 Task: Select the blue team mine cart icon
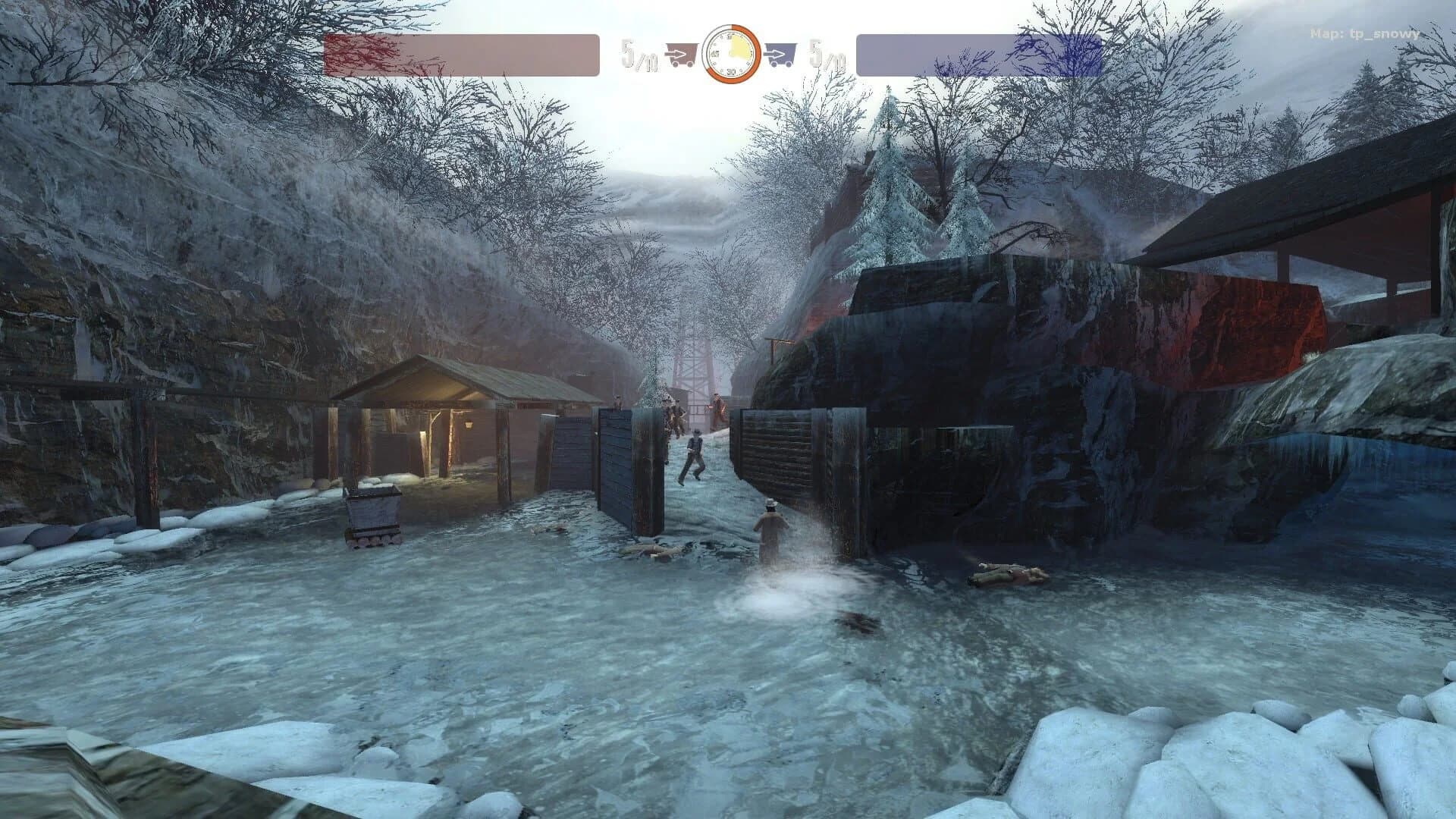(x=782, y=52)
